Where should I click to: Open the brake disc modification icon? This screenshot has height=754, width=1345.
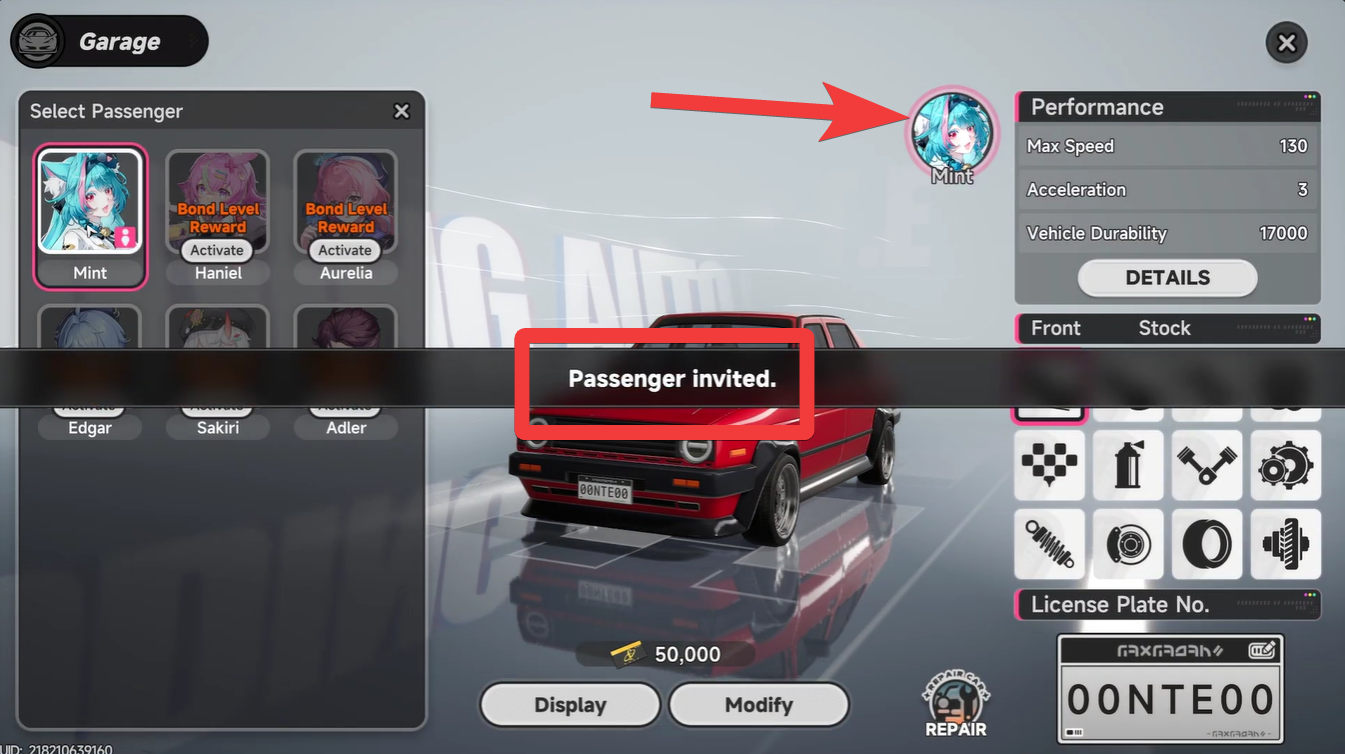click(1128, 544)
